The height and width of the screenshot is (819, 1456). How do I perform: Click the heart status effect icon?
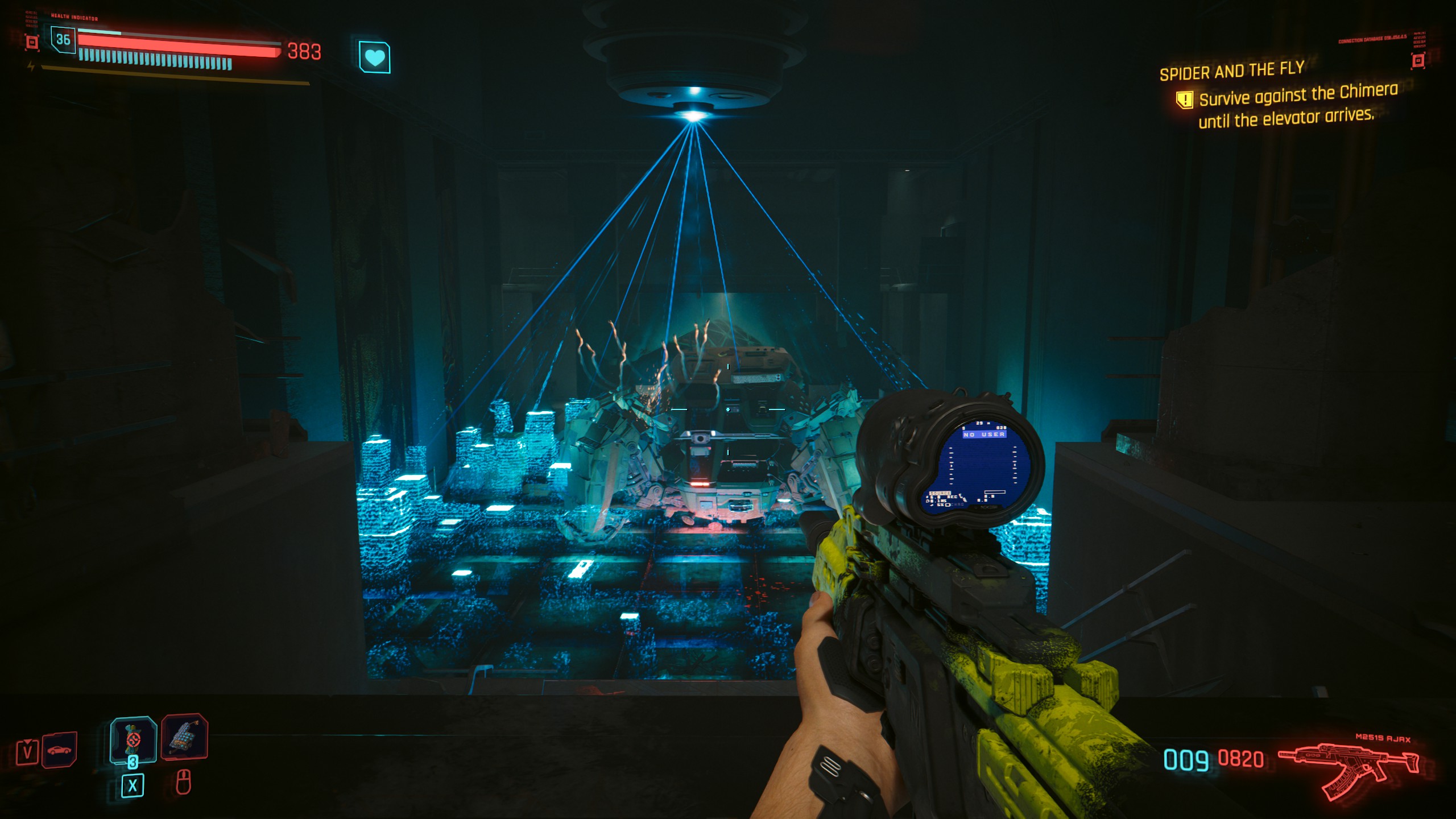[374, 57]
